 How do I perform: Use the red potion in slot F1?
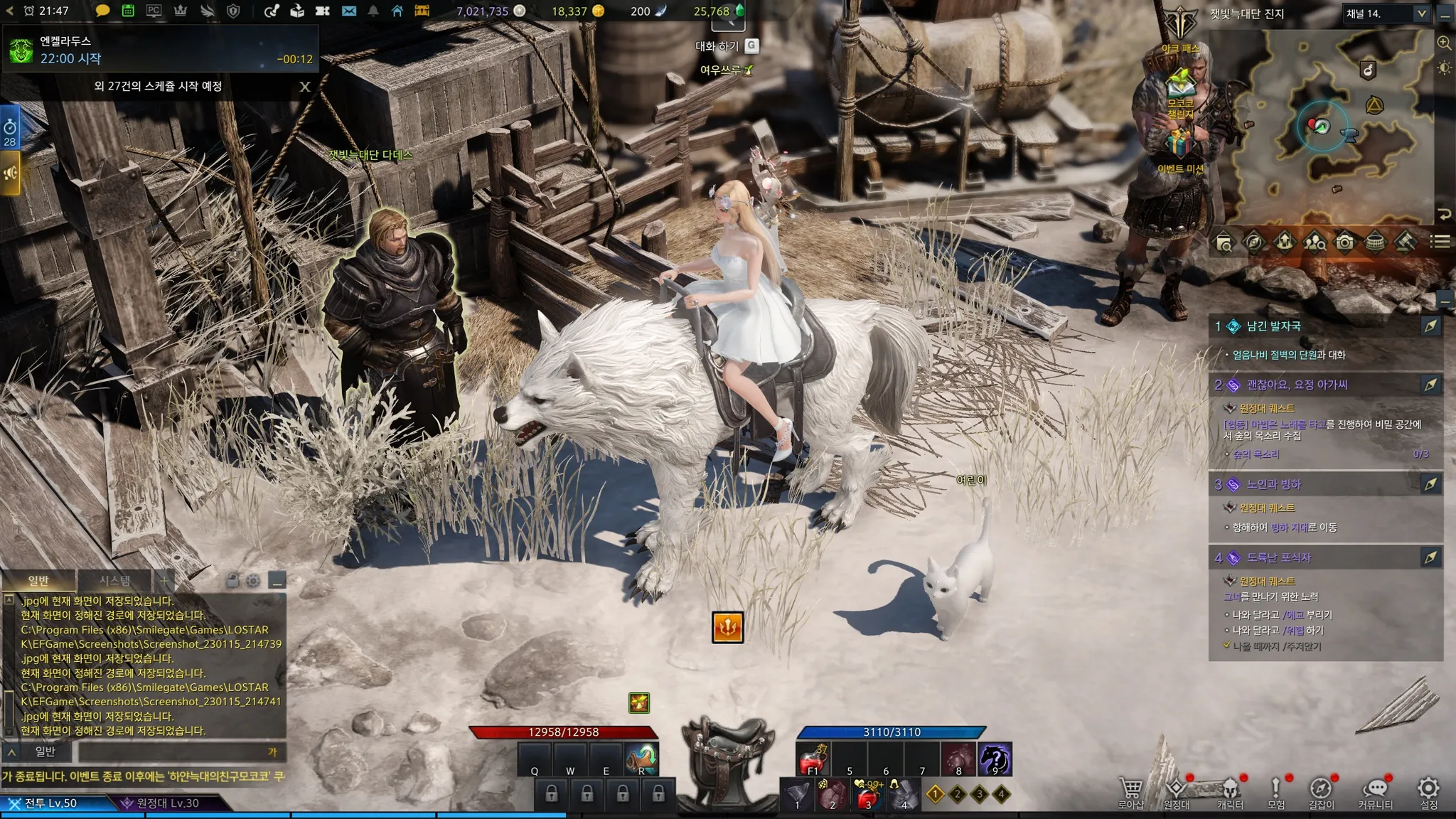pyautogui.click(x=813, y=759)
